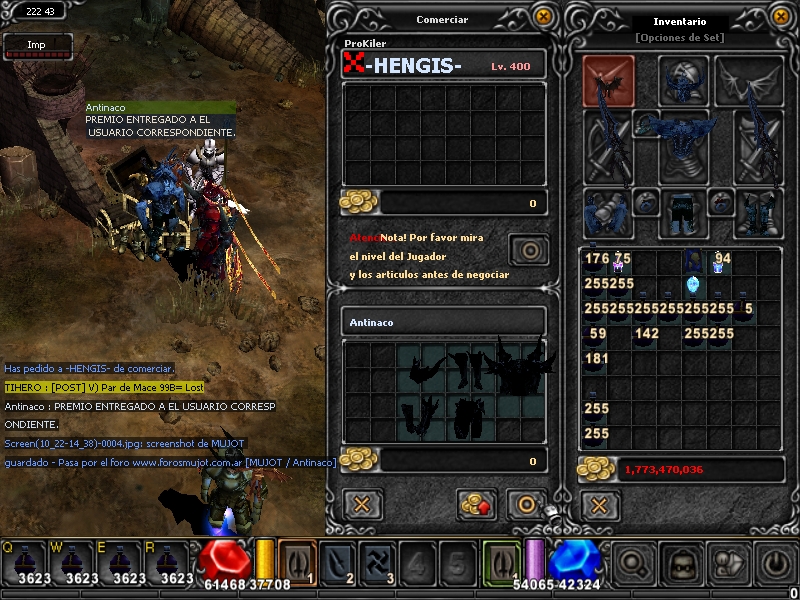Add zen using the coins button
800x600 pixels.
[477, 504]
